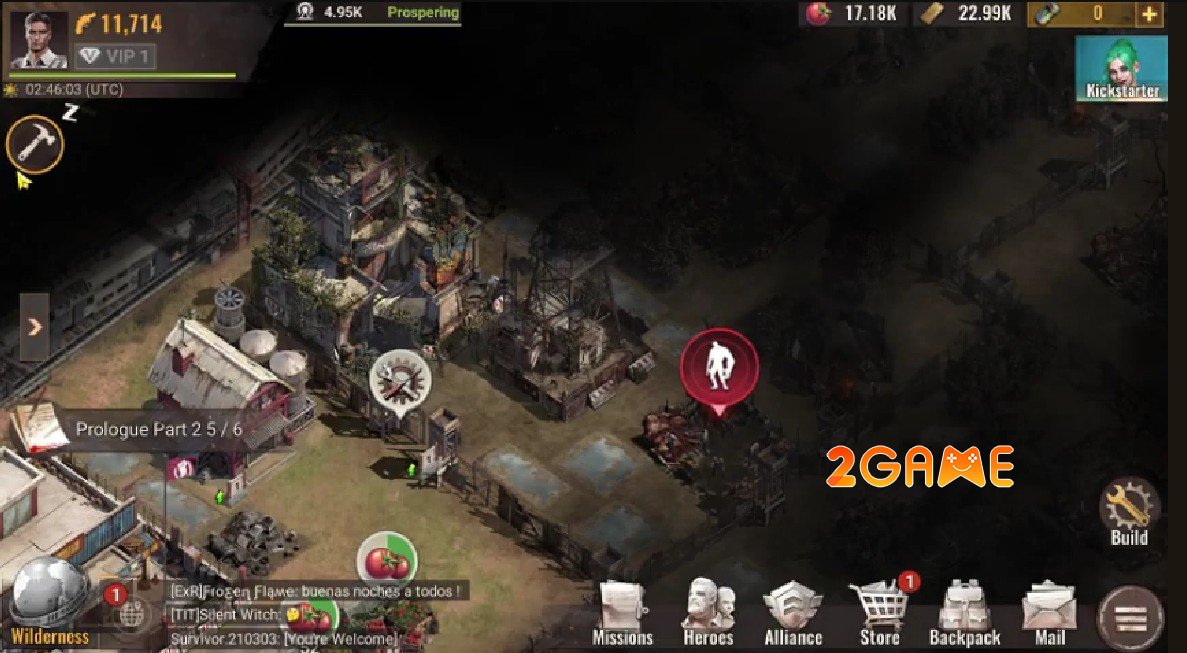Expand the round three-line menu button

click(1131, 618)
